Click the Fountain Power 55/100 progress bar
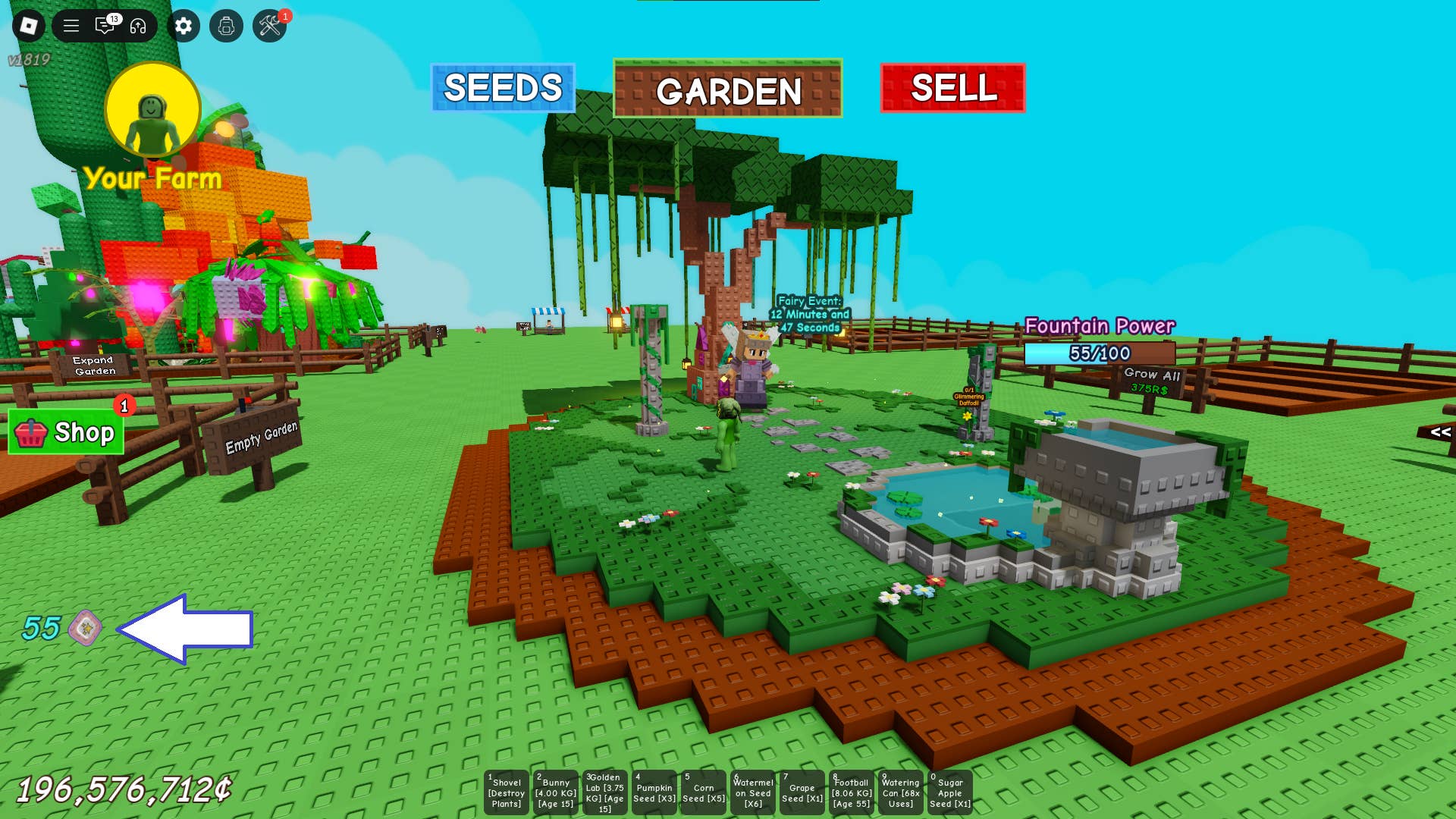The image size is (1456, 819). point(1098,352)
